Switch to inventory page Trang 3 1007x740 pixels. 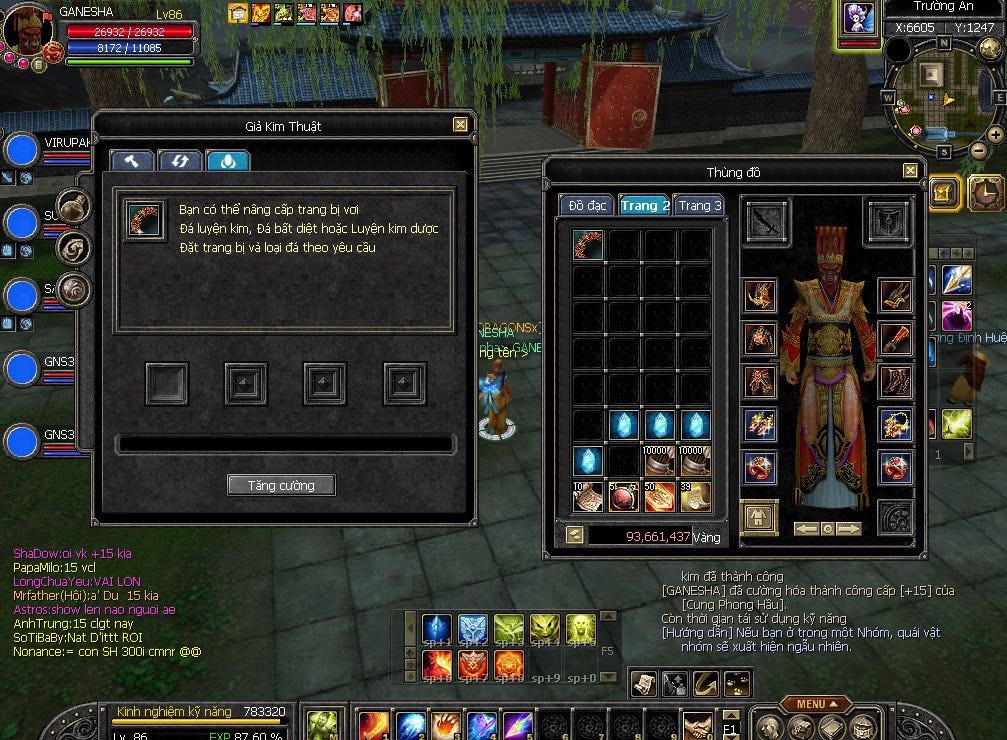pyautogui.click(x=699, y=206)
